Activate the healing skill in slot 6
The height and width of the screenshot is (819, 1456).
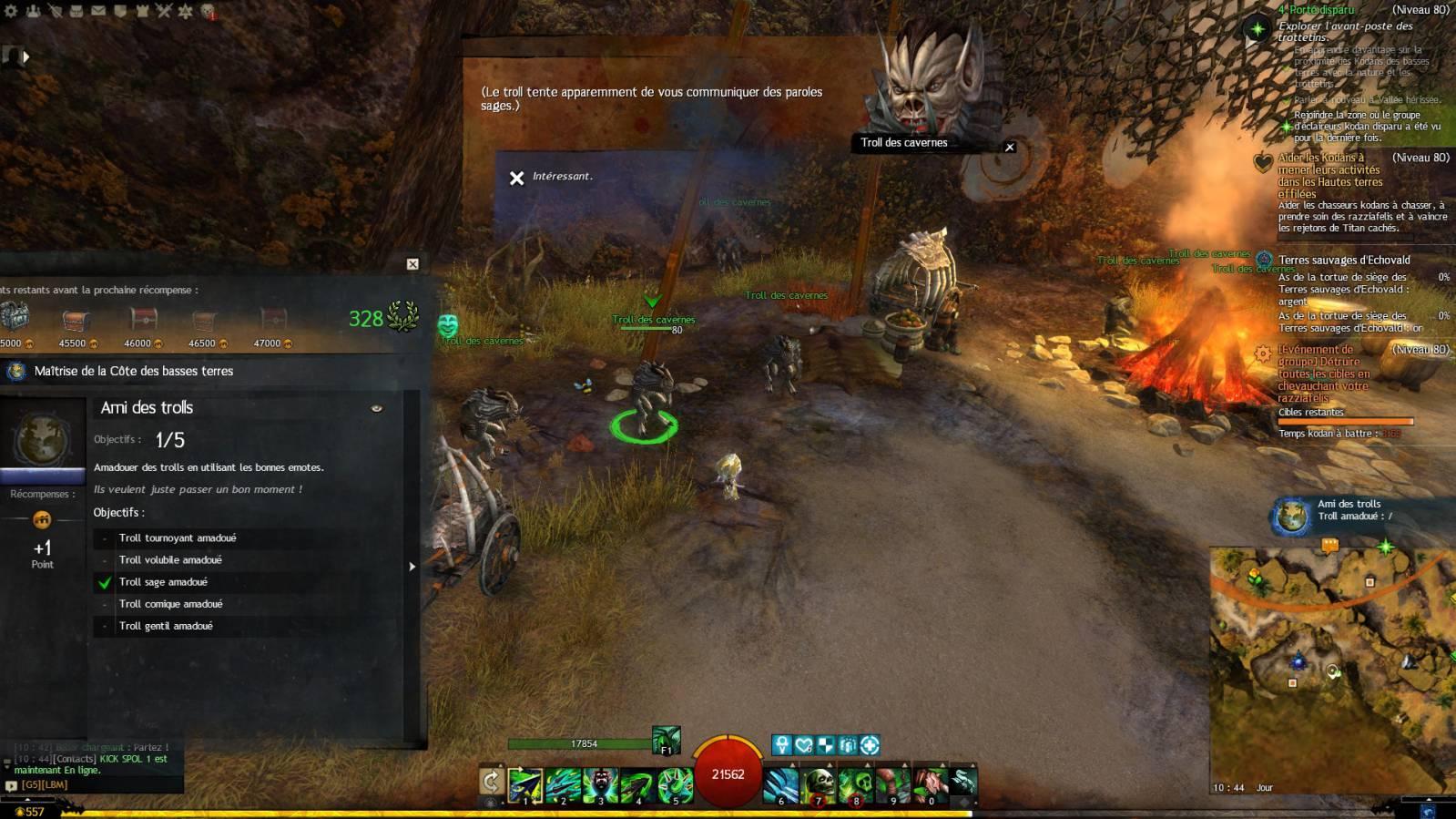pyautogui.click(x=780, y=784)
